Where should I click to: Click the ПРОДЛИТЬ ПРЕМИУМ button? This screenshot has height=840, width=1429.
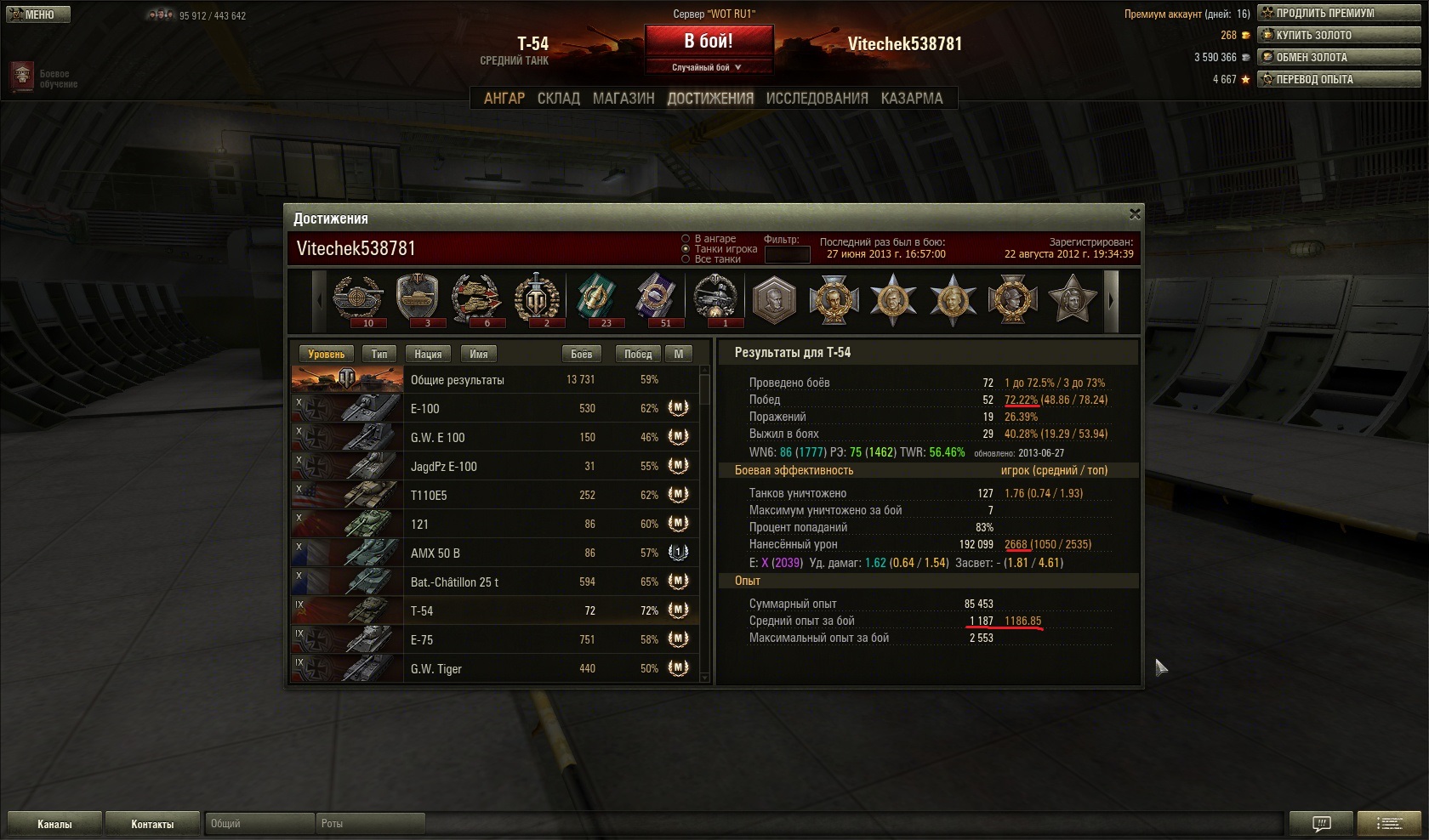1339,13
